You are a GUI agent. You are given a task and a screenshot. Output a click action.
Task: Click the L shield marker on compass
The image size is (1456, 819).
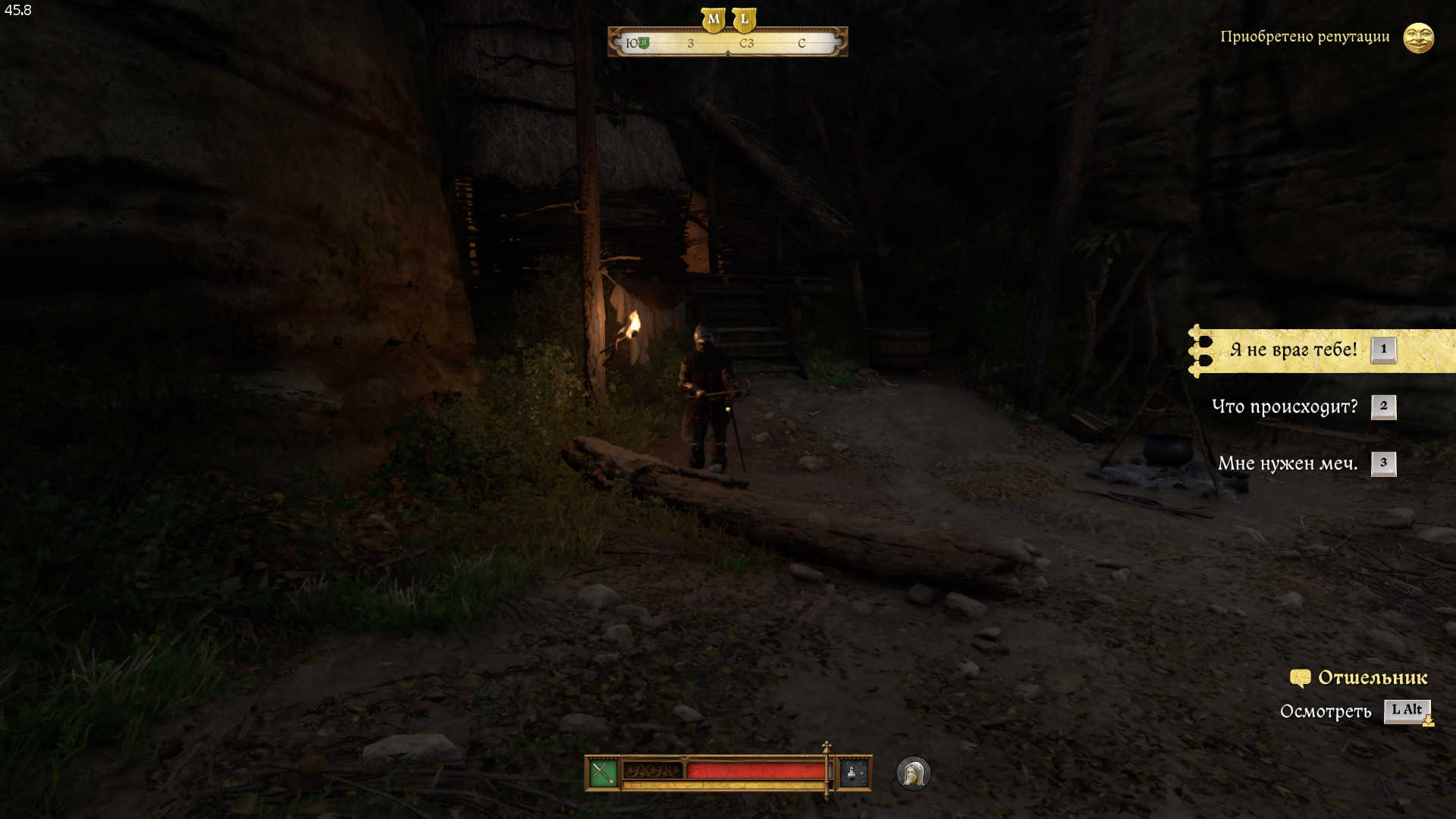coord(745,19)
